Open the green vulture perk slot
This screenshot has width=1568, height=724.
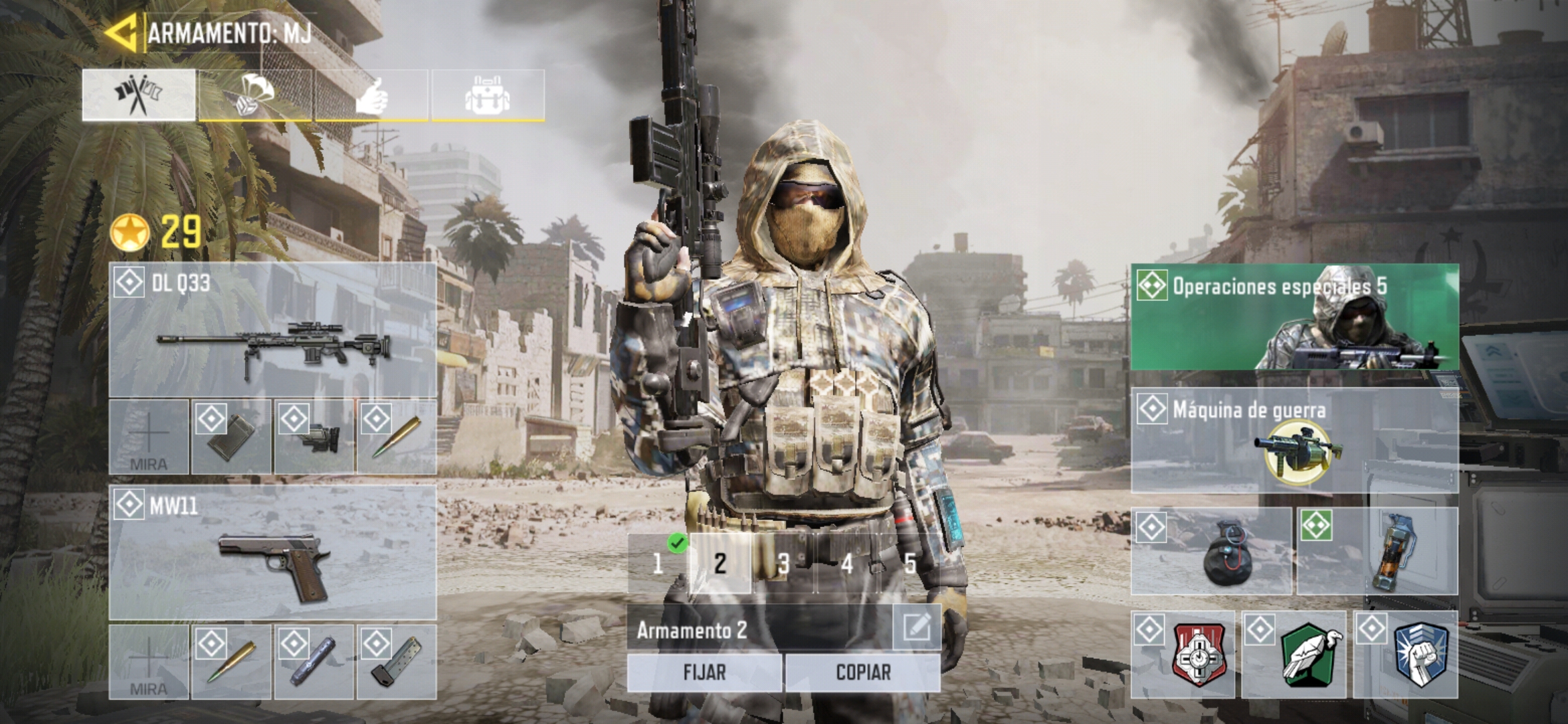[1295, 655]
